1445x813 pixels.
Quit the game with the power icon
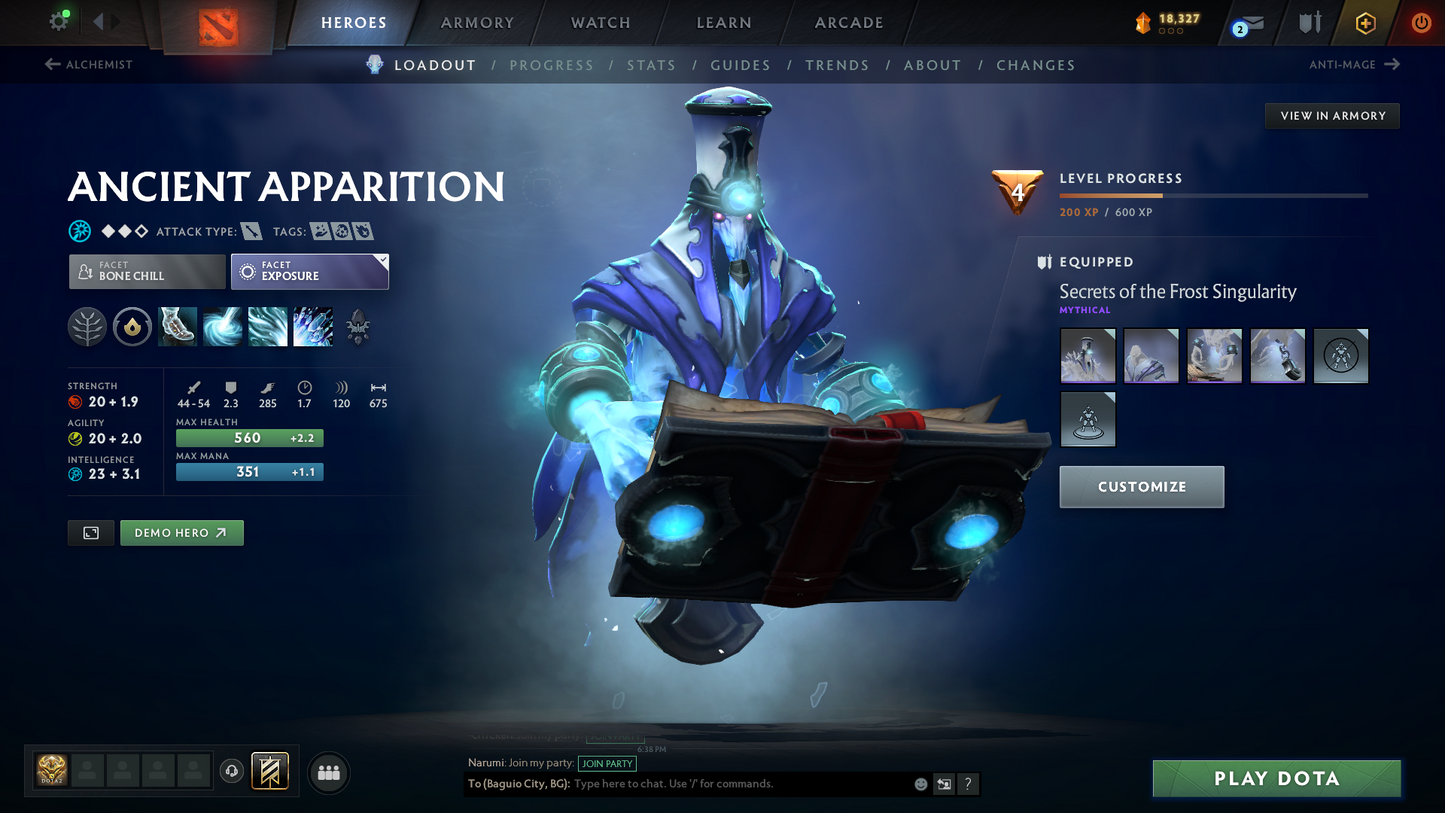click(1420, 23)
